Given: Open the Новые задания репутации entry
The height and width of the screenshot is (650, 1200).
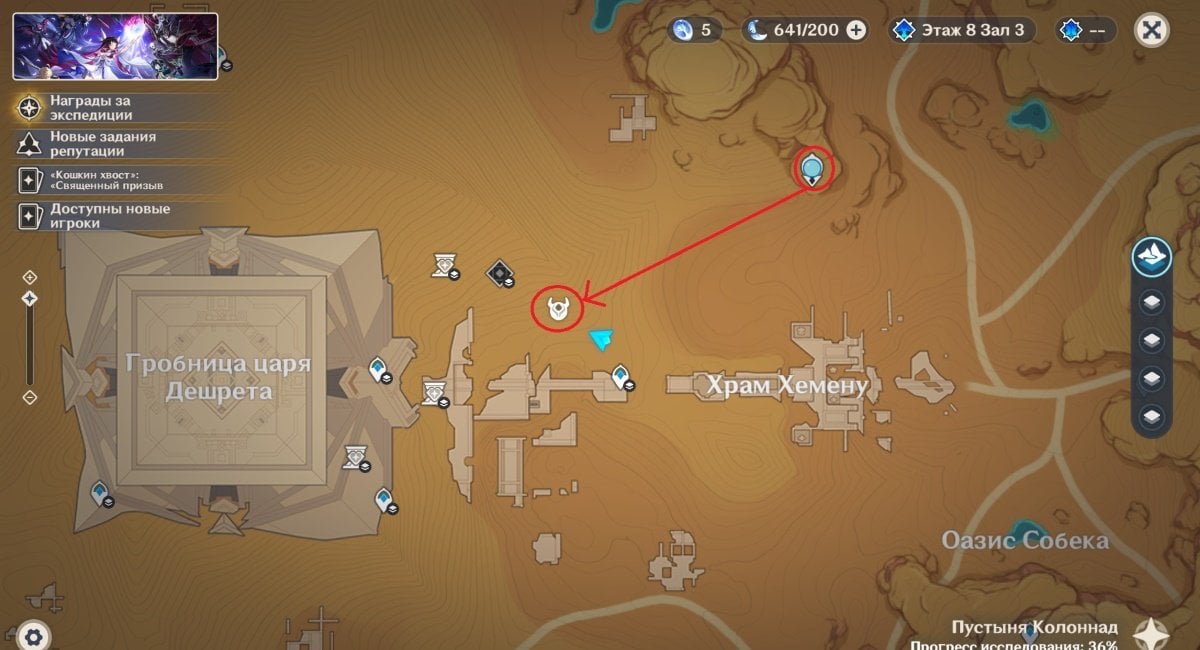Looking at the screenshot, I should pyautogui.click(x=90, y=144).
